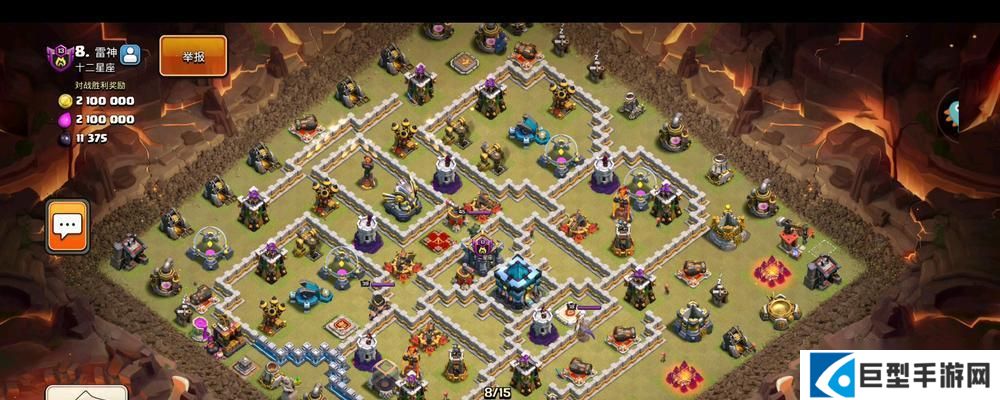The width and height of the screenshot is (1000, 400).
Task: Tap the orange 举报 report button
Action: pos(193,56)
